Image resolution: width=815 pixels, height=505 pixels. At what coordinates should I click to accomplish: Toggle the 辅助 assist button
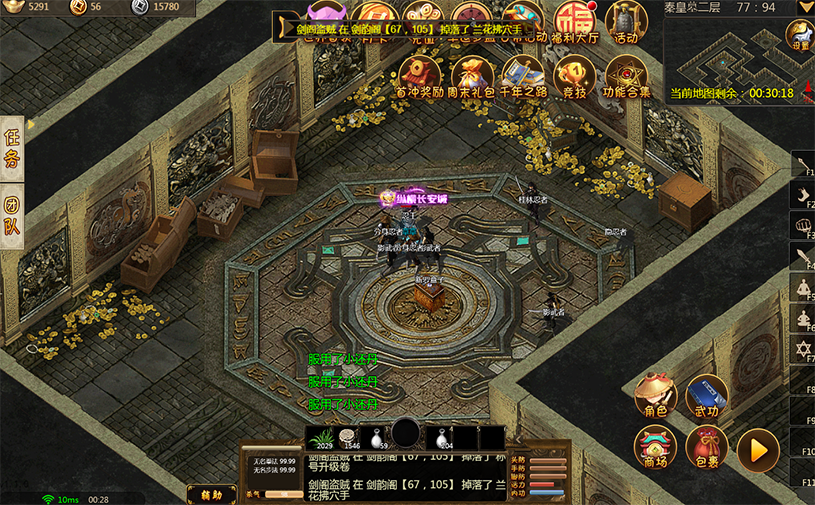coord(211,494)
